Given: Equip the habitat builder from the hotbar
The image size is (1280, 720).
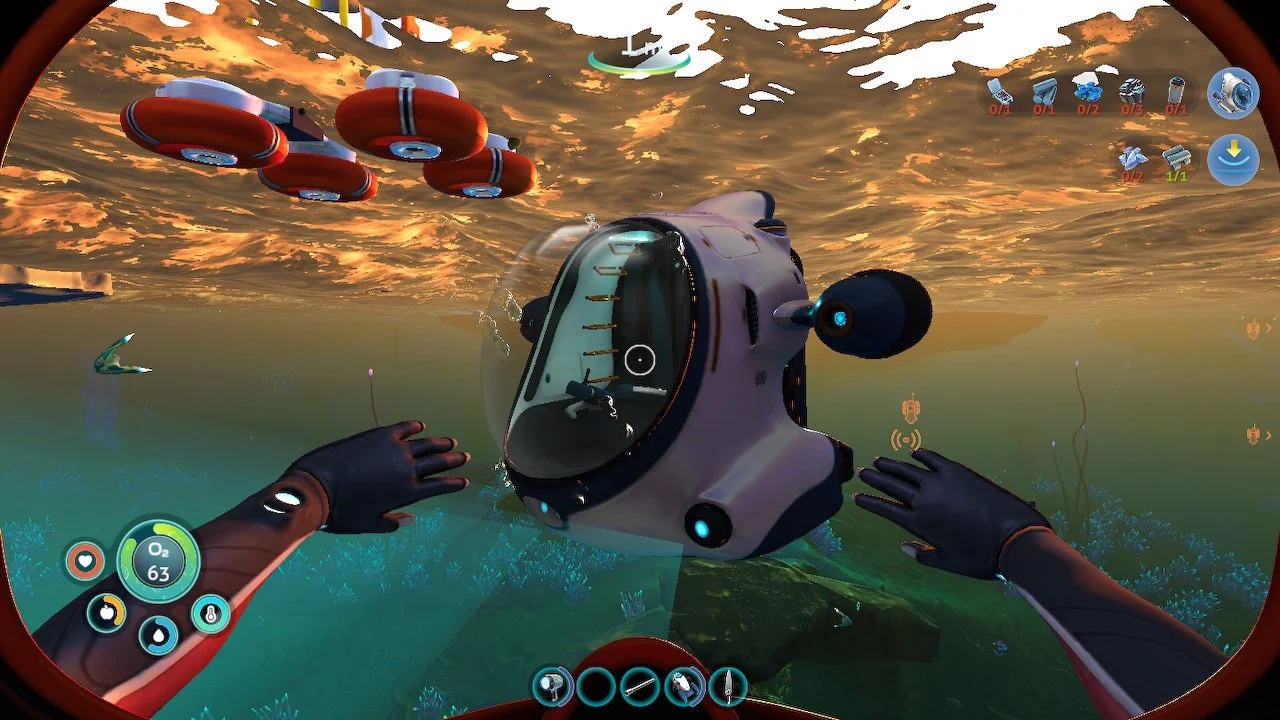Looking at the screenshot, I should pos(684,686).
